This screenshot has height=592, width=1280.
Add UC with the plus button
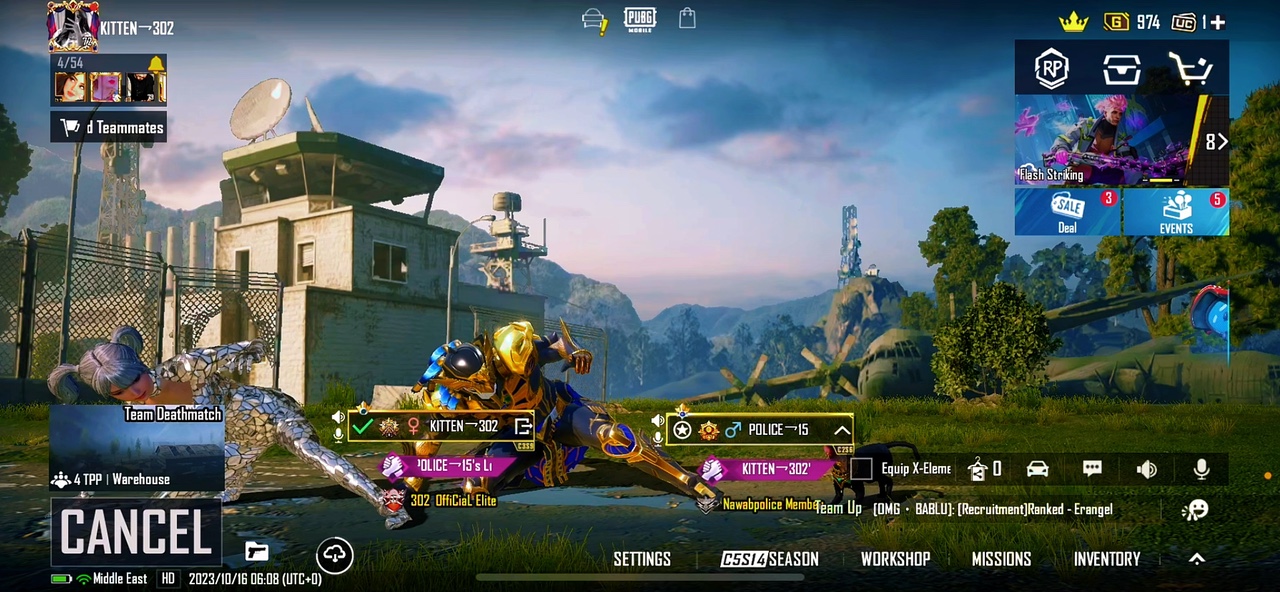coord(1217,22)
